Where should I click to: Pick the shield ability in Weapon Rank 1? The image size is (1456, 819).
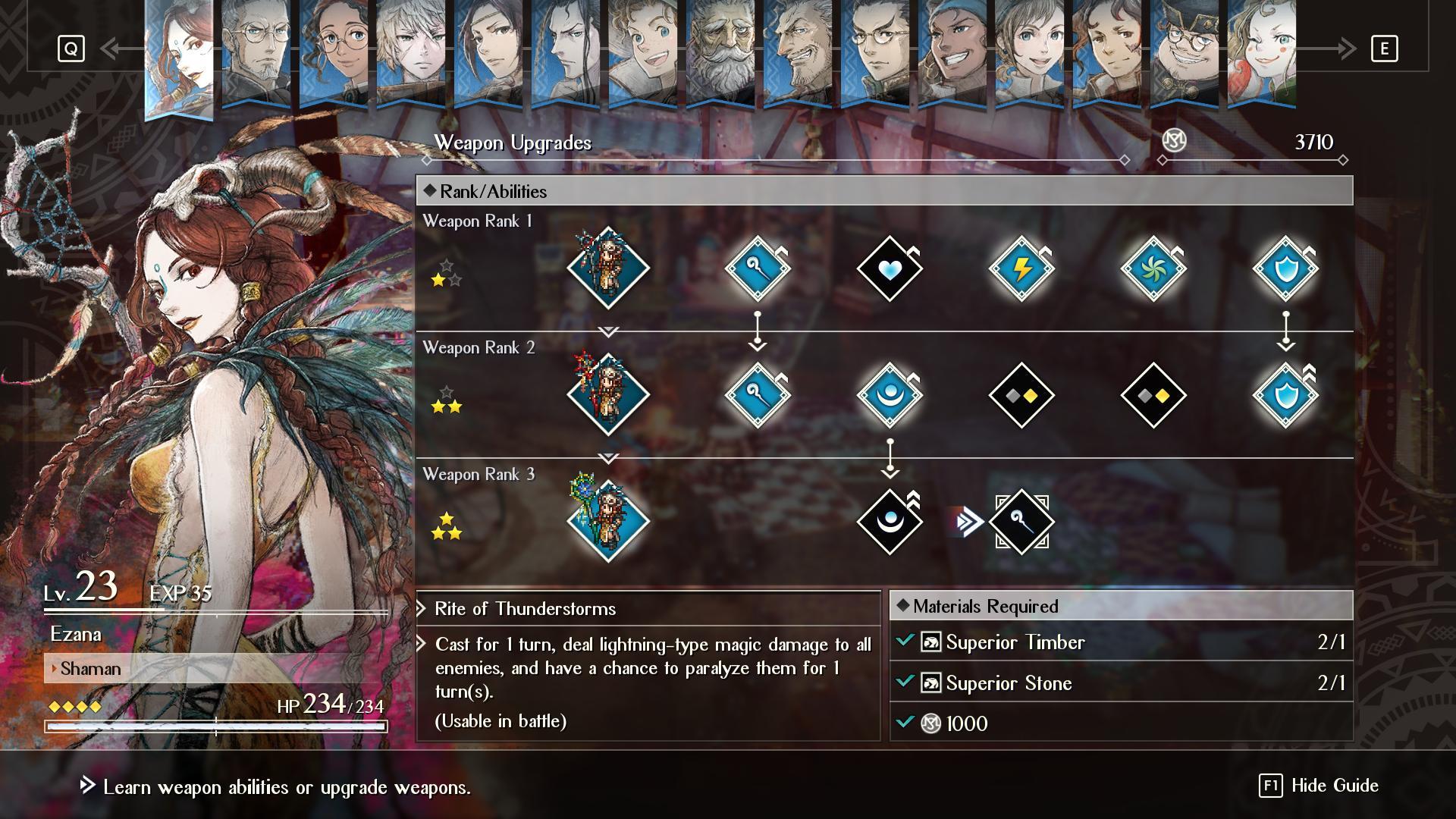click(x=1285, y=268)
